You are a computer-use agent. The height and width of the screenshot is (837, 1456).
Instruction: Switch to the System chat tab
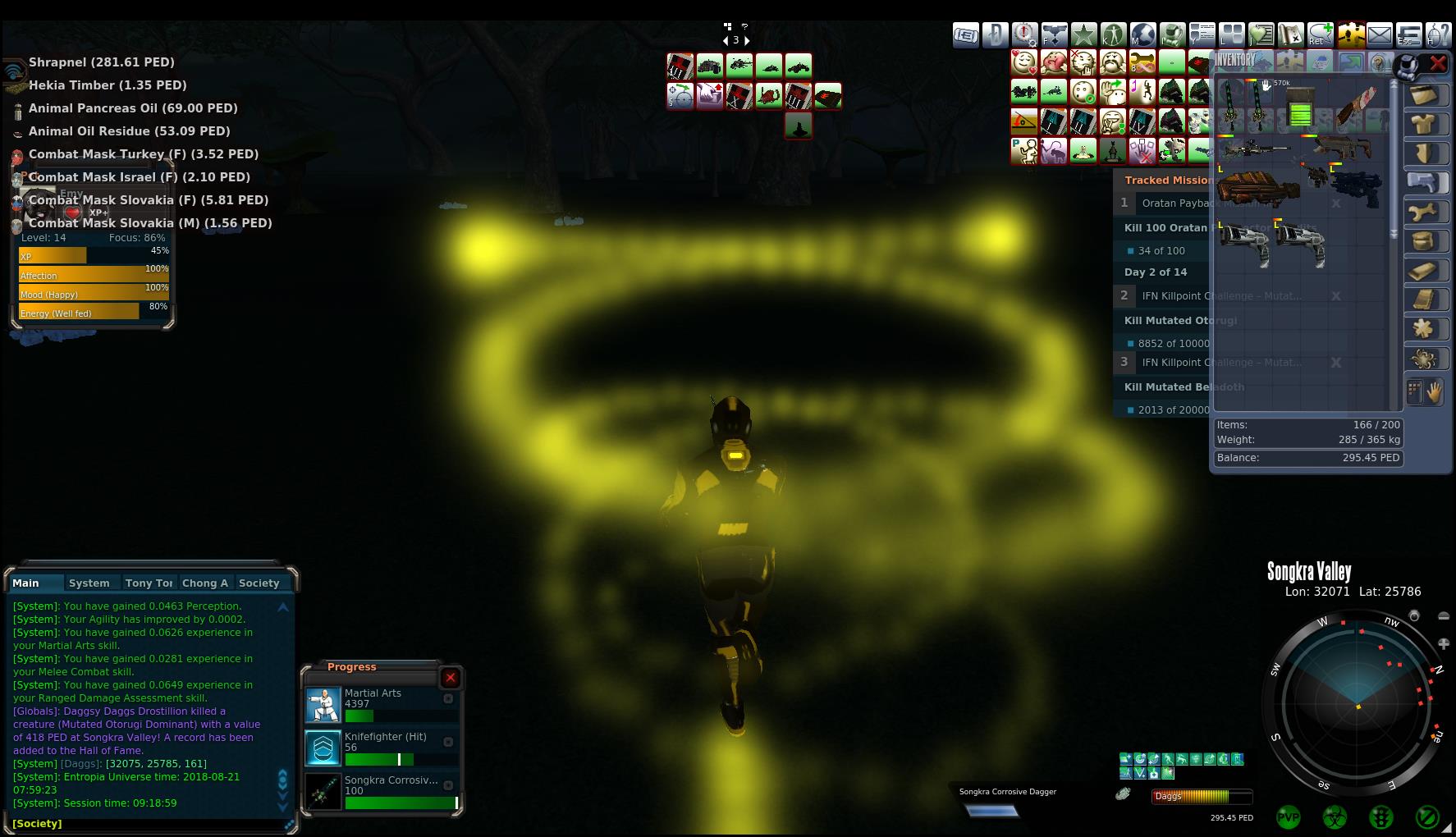click(x=89, y=583)
